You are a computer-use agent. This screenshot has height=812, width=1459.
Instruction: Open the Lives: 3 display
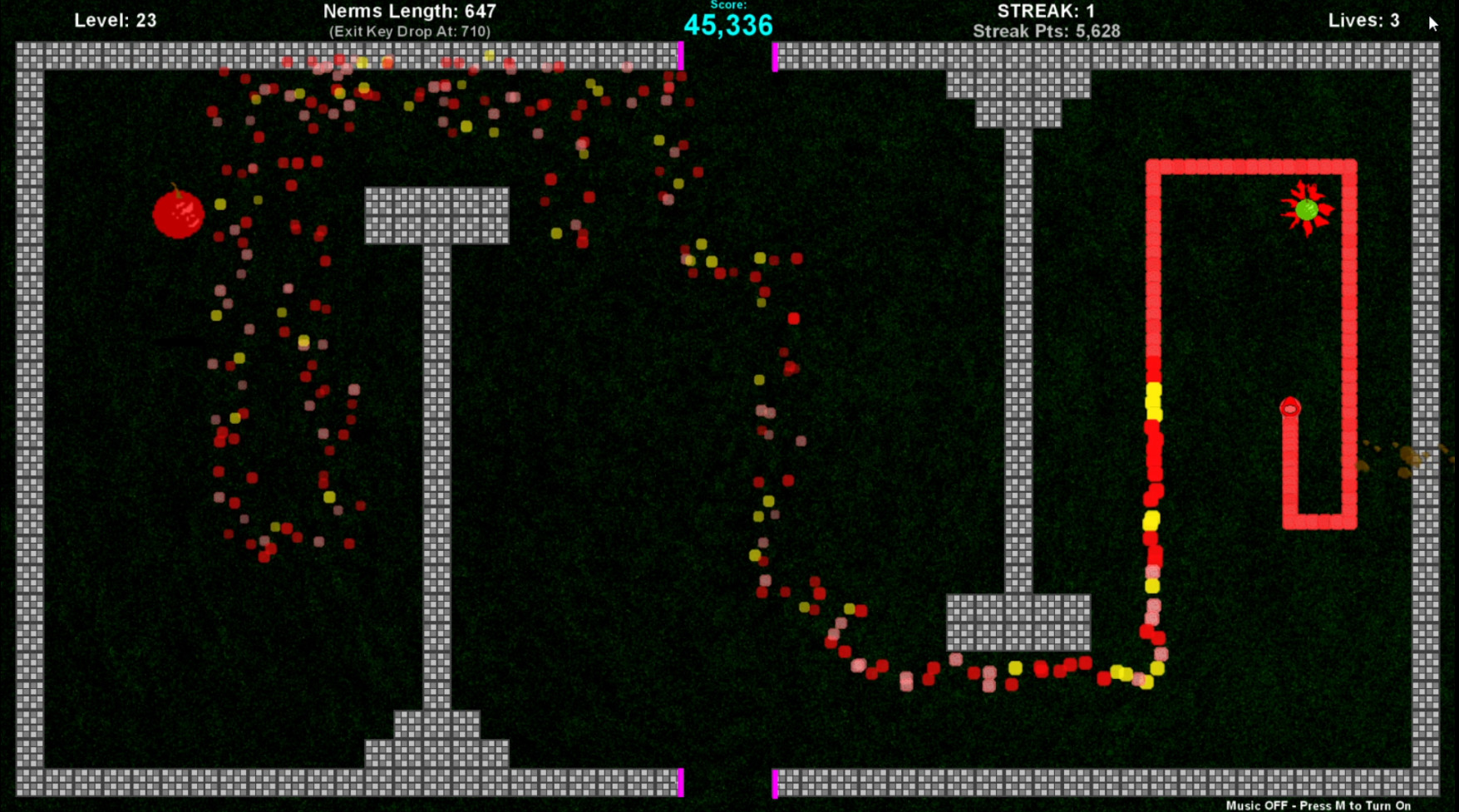coord(1363,20)
